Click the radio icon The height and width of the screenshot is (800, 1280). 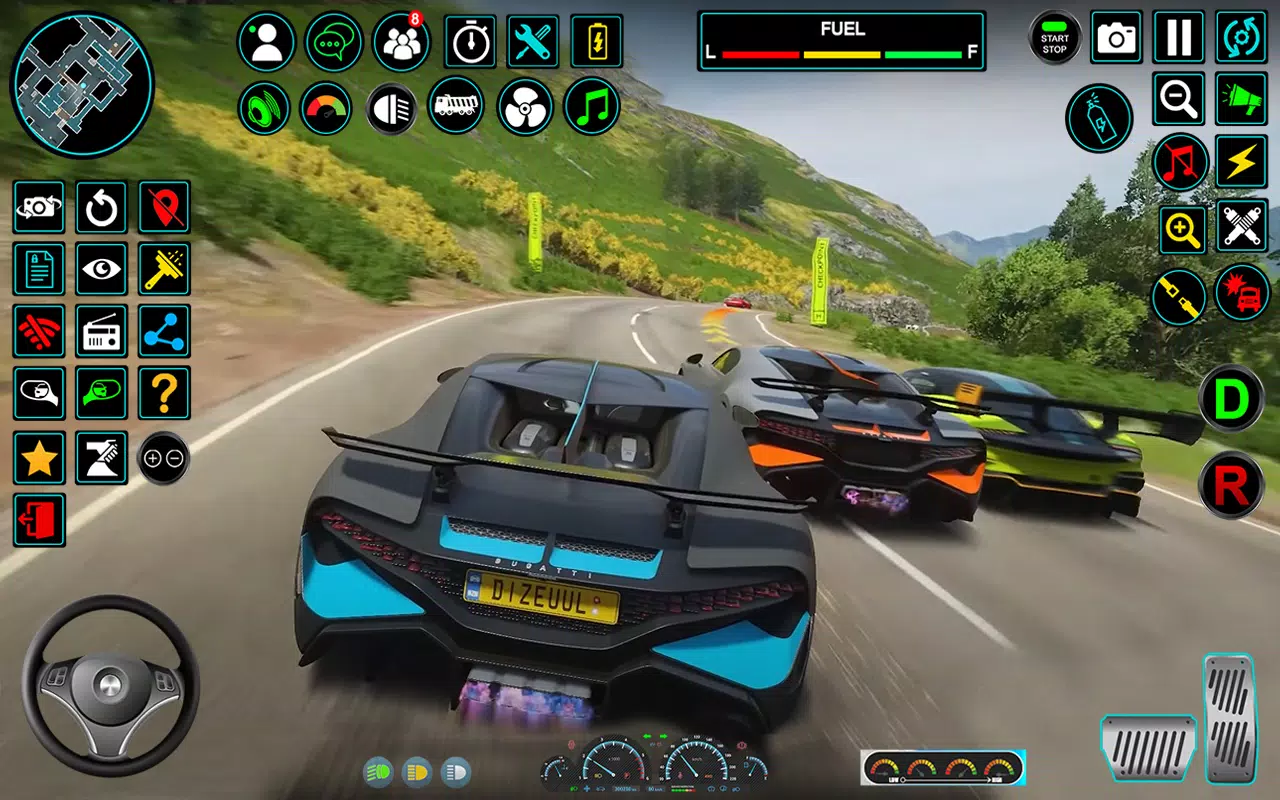(x=101, y=332)
